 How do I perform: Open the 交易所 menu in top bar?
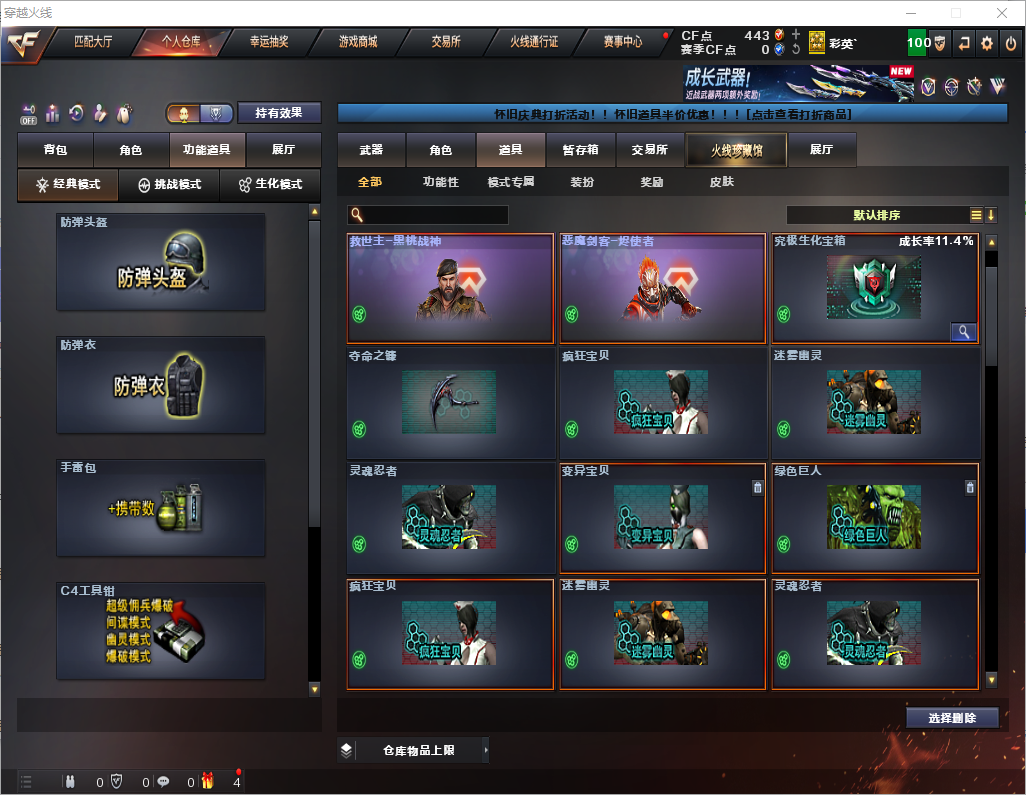tap(446, 43)
